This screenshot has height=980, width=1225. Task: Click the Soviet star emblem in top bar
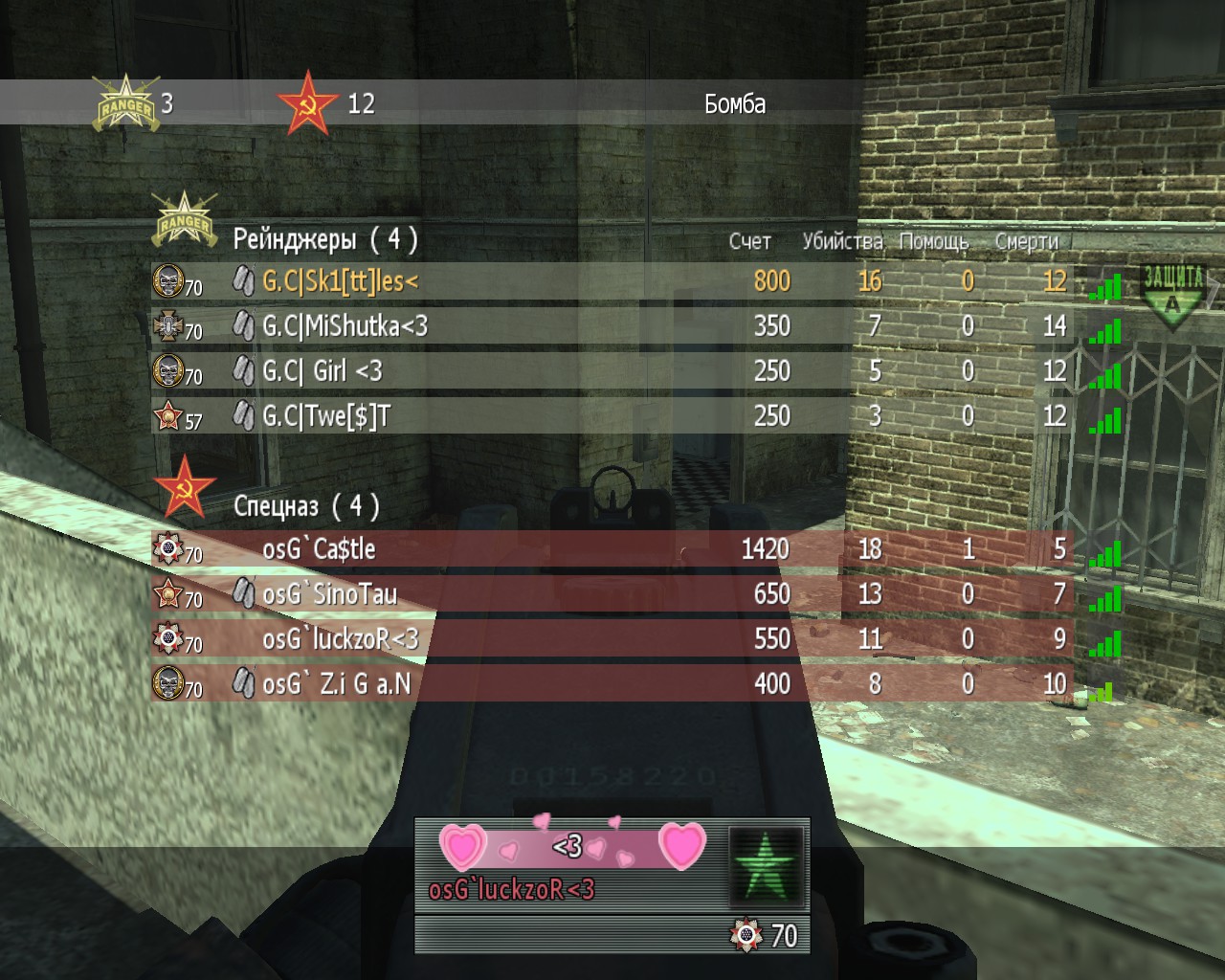pyautogui.click(x=307, y=103)
